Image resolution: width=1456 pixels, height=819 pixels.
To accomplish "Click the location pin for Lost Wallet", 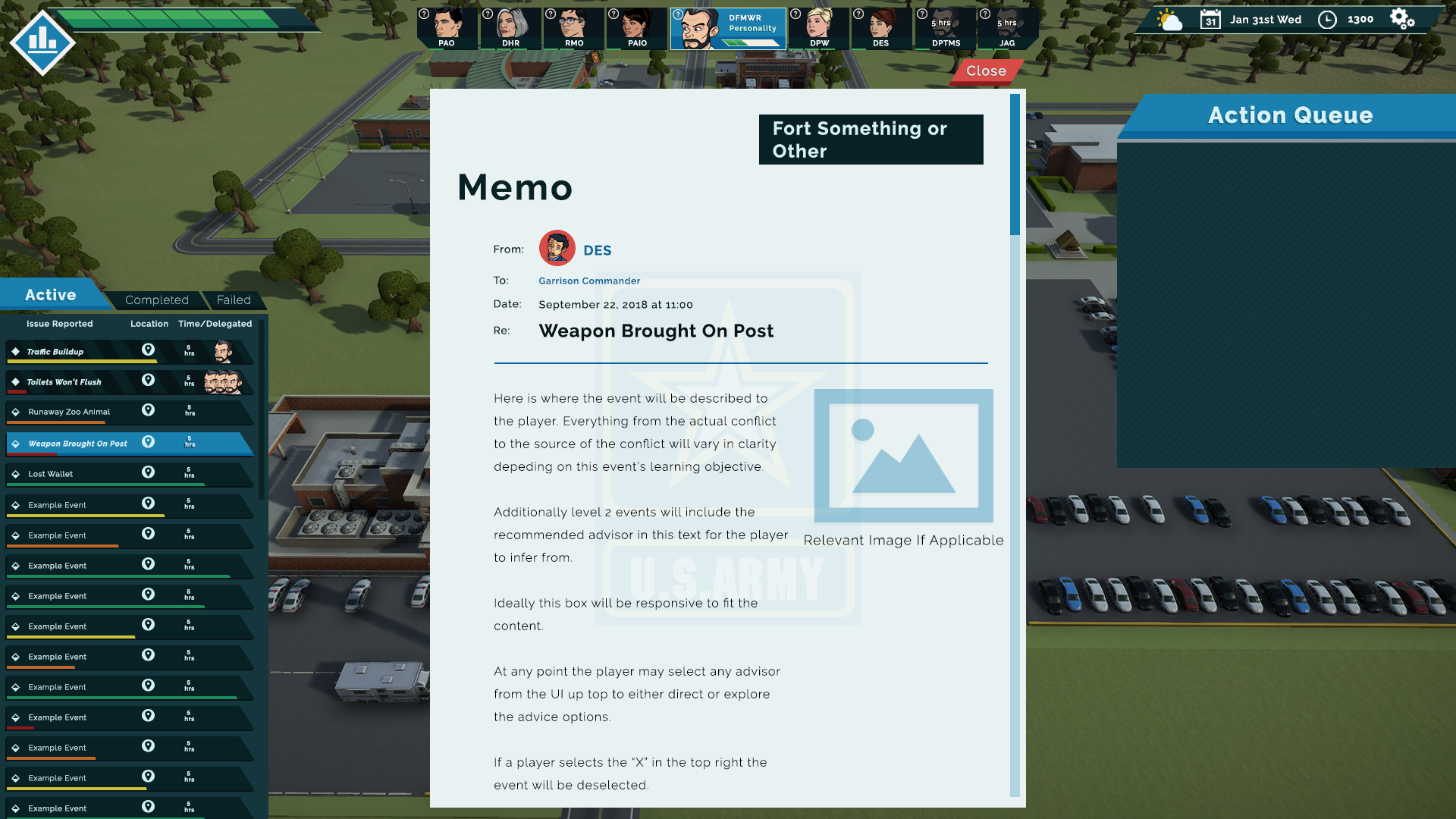I will tap(149, 472).
